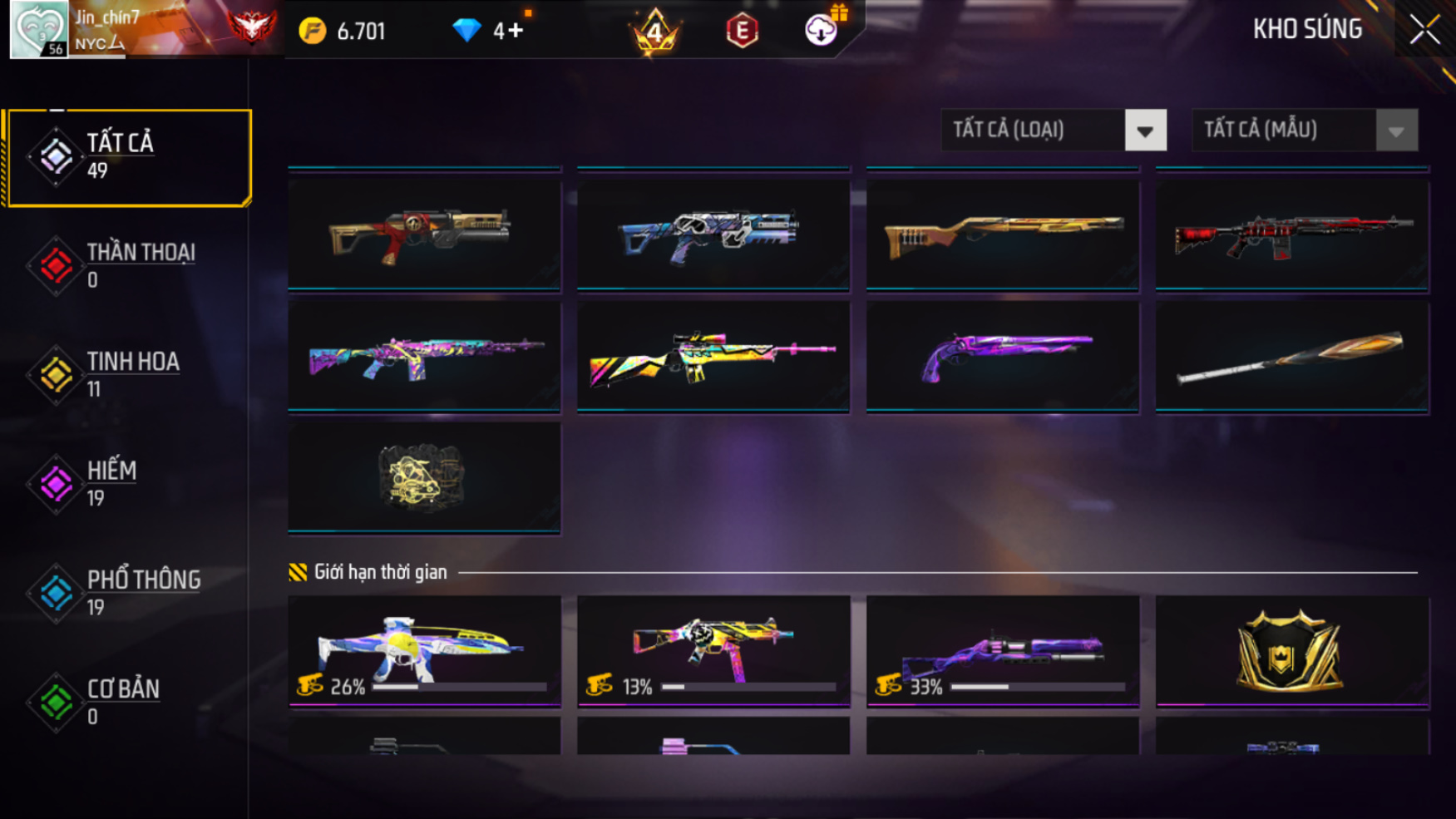Select the red and gold rifle skin
Screen dimensions: 1456x819
[424, 234]
